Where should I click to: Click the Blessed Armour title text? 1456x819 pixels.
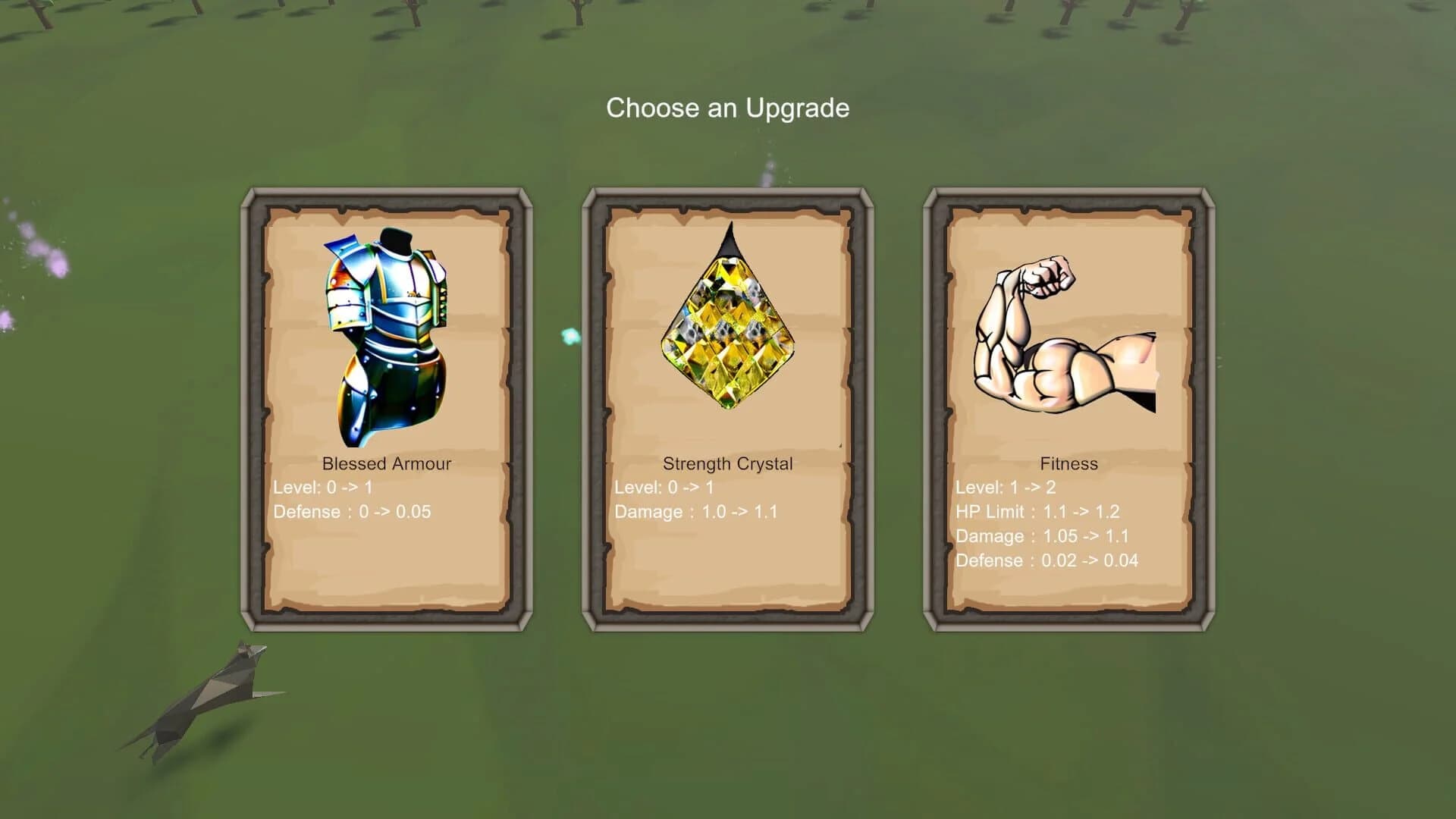point(387,463)
